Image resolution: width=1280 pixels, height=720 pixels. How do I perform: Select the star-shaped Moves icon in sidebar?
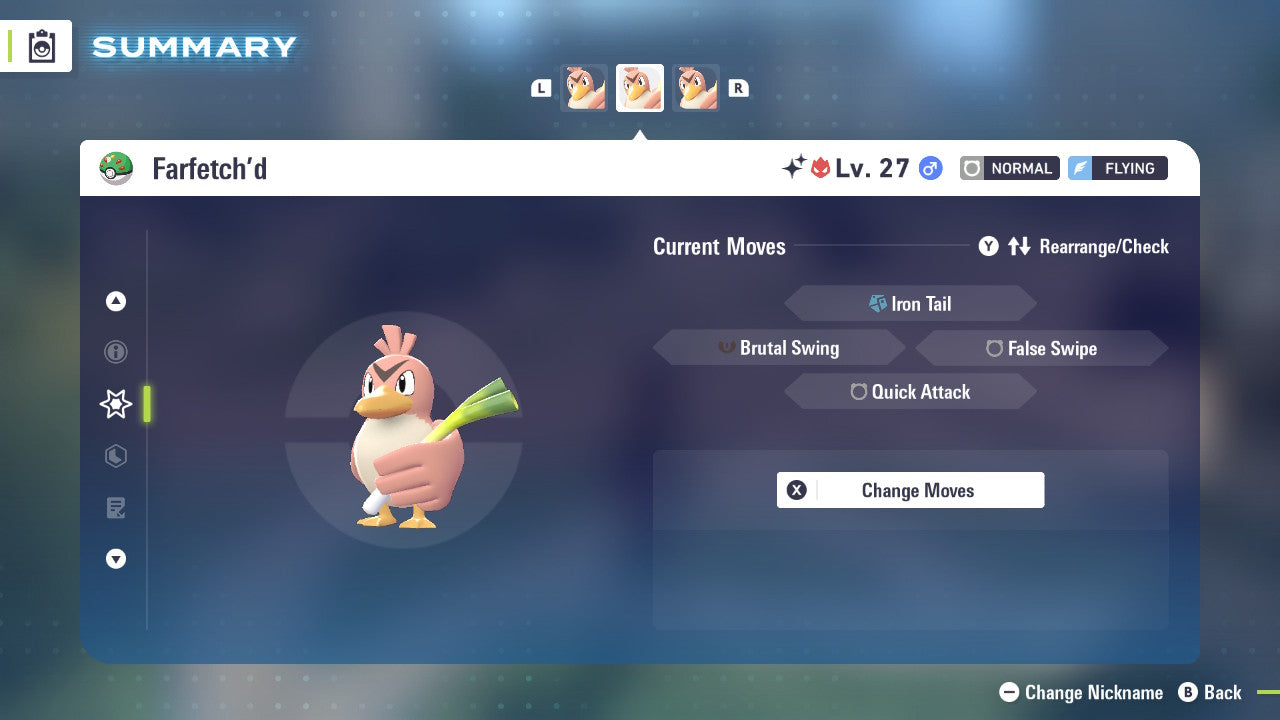pos(115,404)
